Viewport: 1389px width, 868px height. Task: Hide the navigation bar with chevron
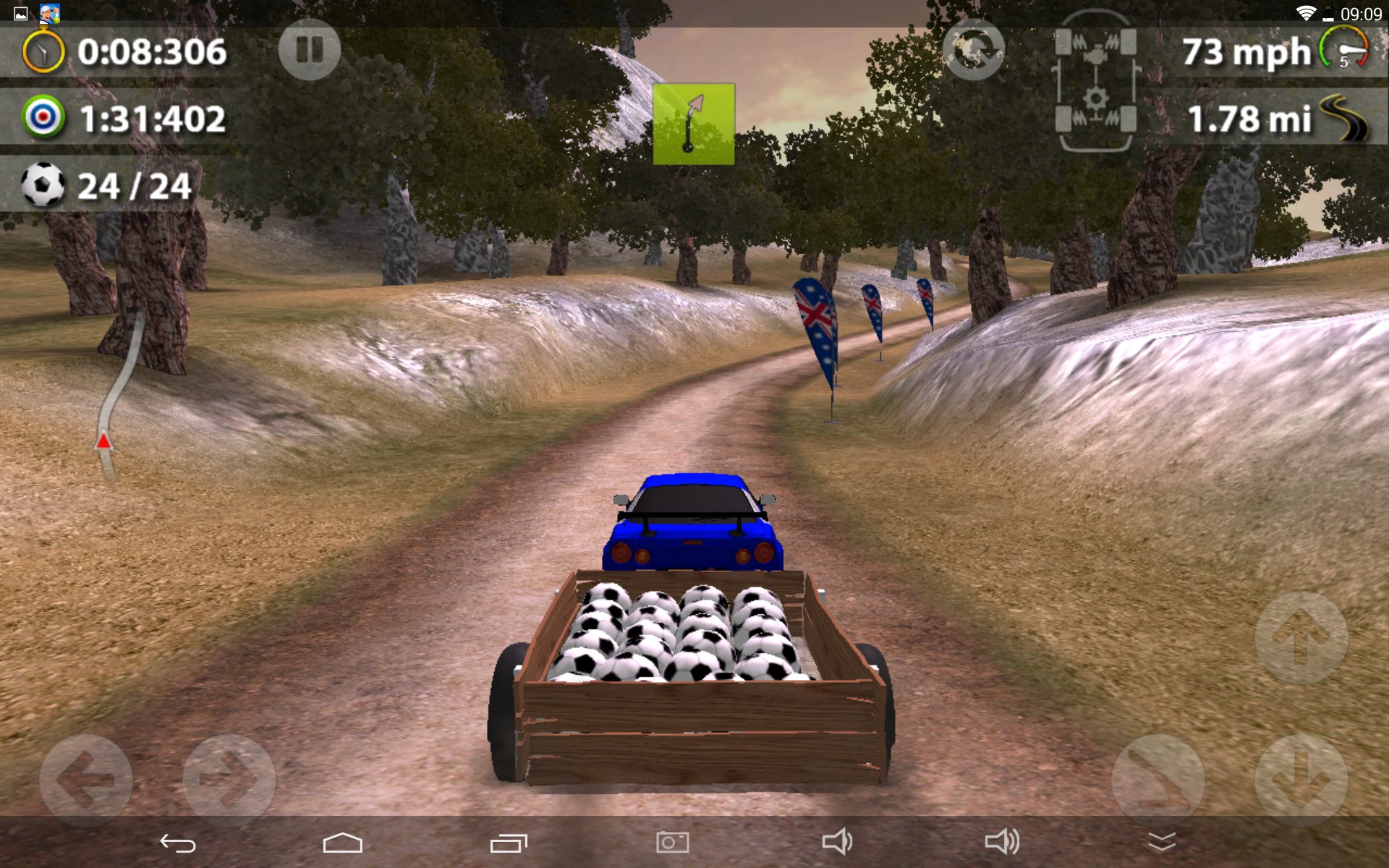1162,843
